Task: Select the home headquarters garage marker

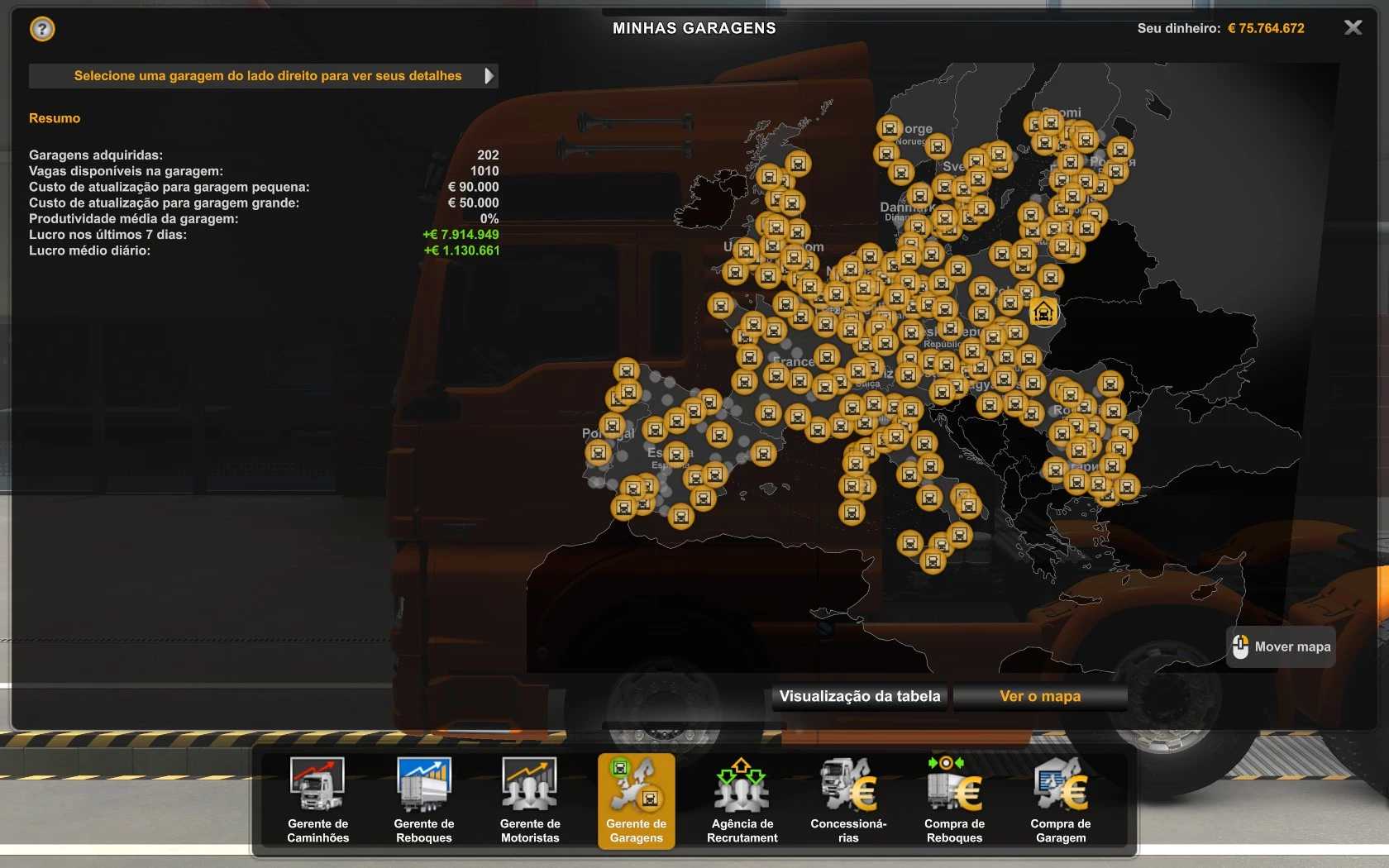Action: point(1043,312)
